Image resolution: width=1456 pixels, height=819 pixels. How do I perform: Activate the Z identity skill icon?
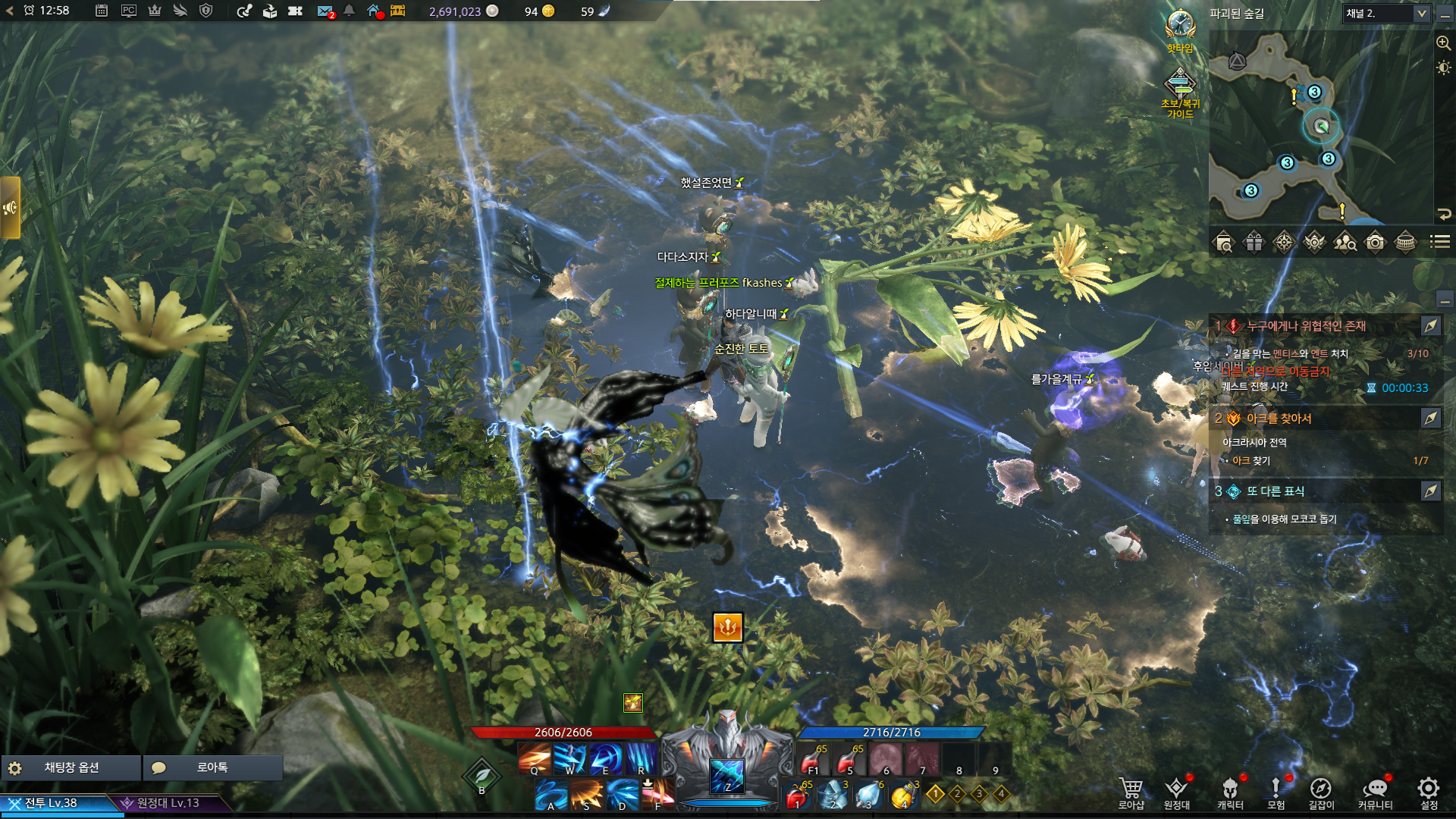click(727, 775)
